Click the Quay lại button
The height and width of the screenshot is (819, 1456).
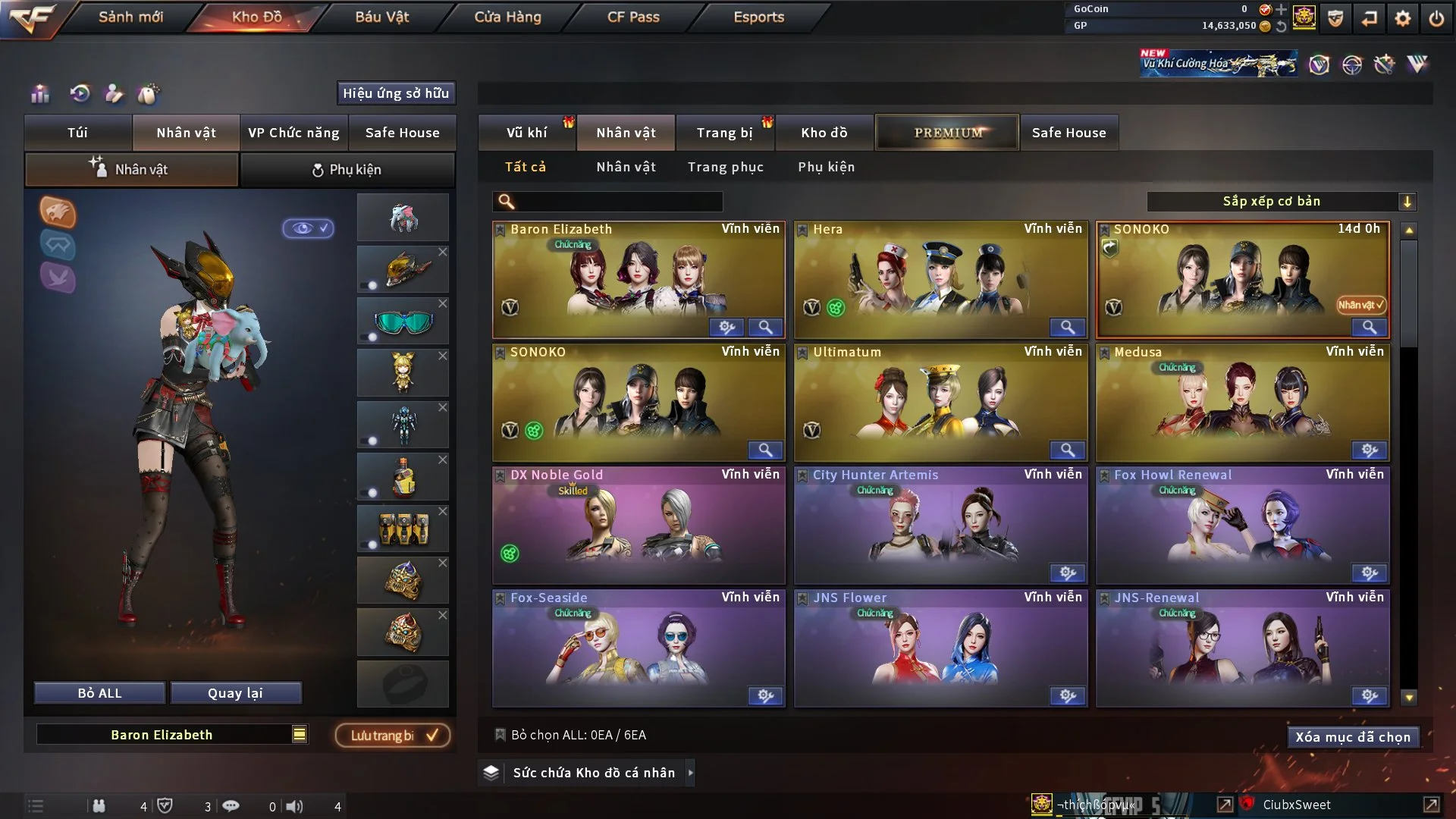coord(235,693)
